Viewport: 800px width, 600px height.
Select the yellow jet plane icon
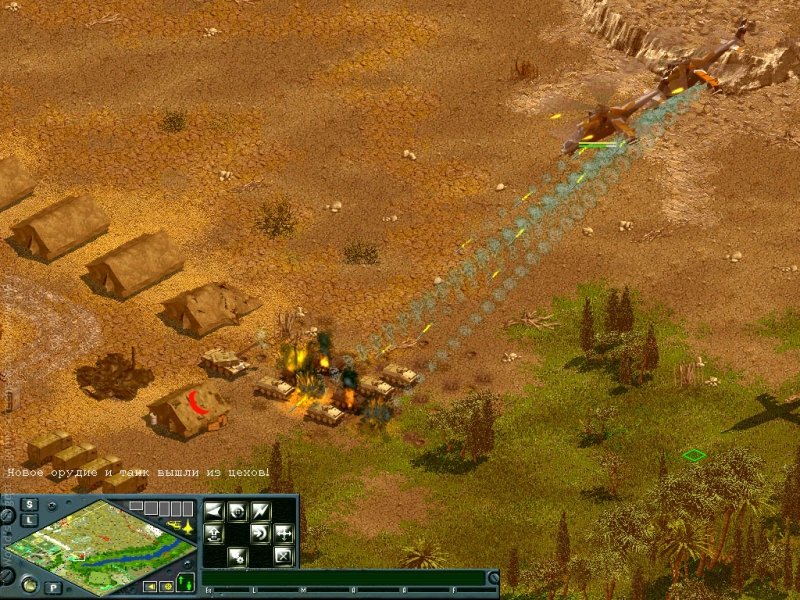click(186, 524)
